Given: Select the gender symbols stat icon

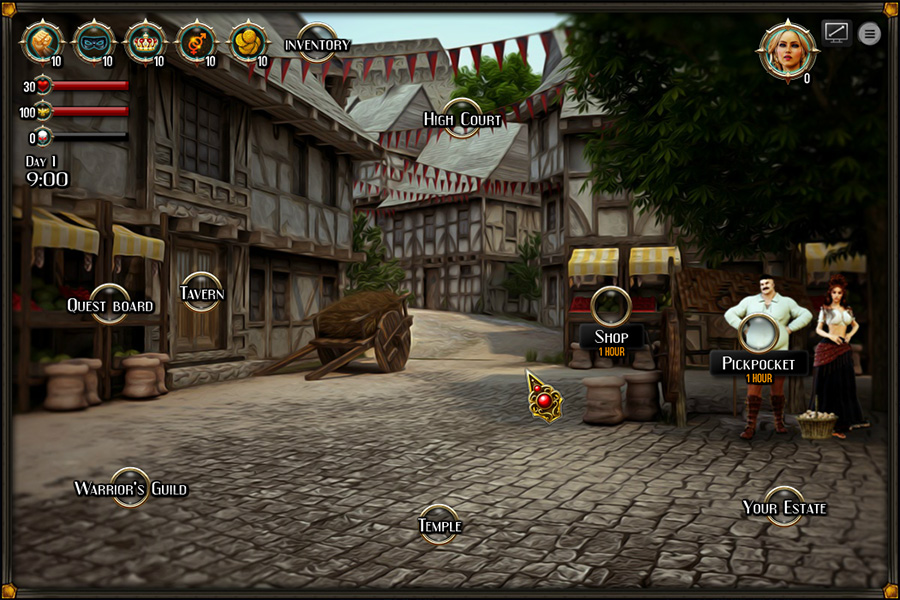Looking at the screenshot, I should coord(197,41).
